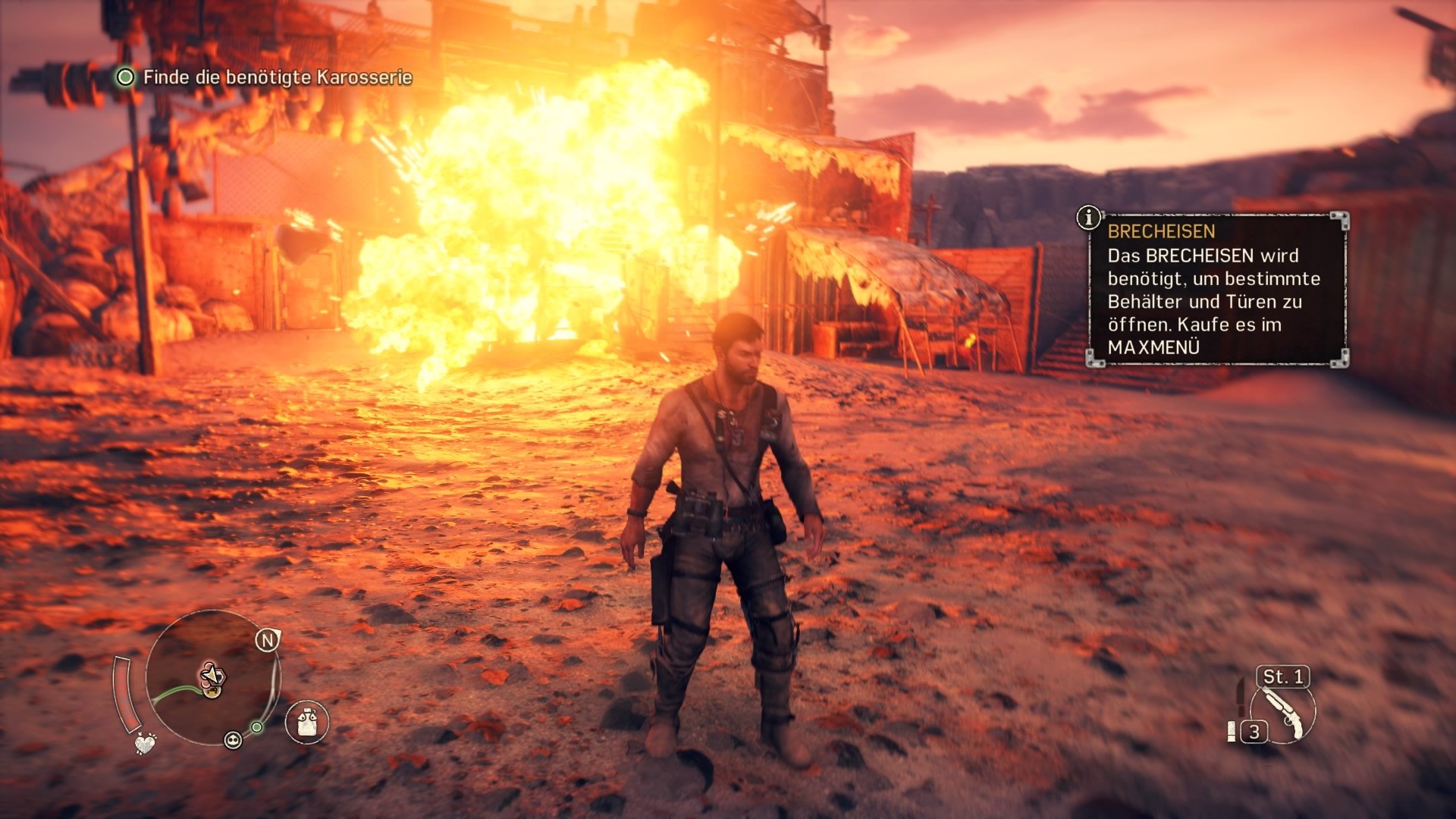This screenshot has width=1456, height=819.
Task: Click the car icon at the minimap center
Action: point(212,692)
